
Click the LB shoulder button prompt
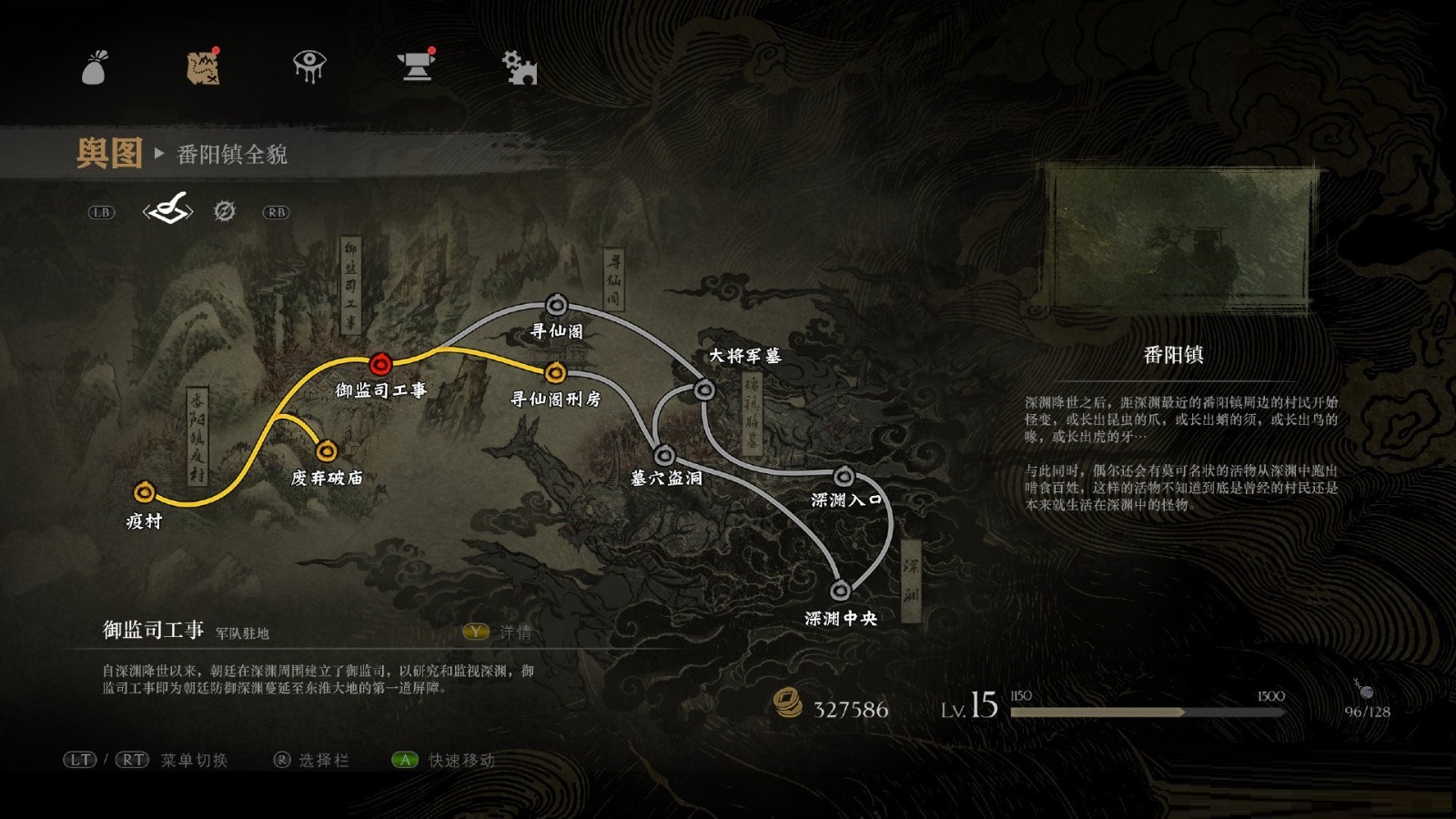(103, 211)
